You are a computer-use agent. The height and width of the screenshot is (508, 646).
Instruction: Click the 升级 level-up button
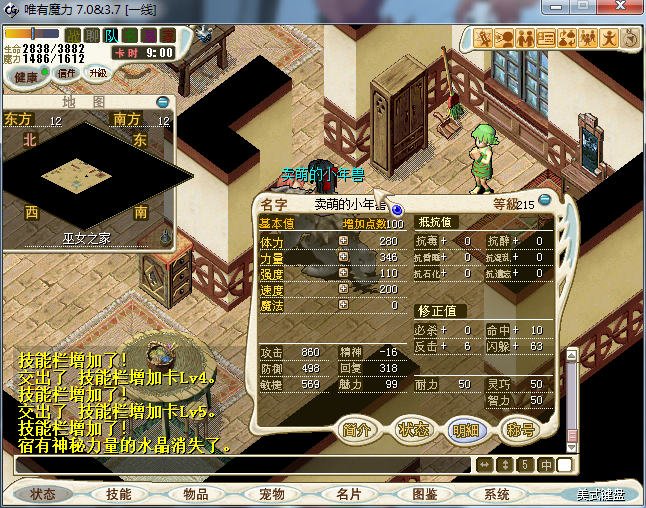point(98,73)
